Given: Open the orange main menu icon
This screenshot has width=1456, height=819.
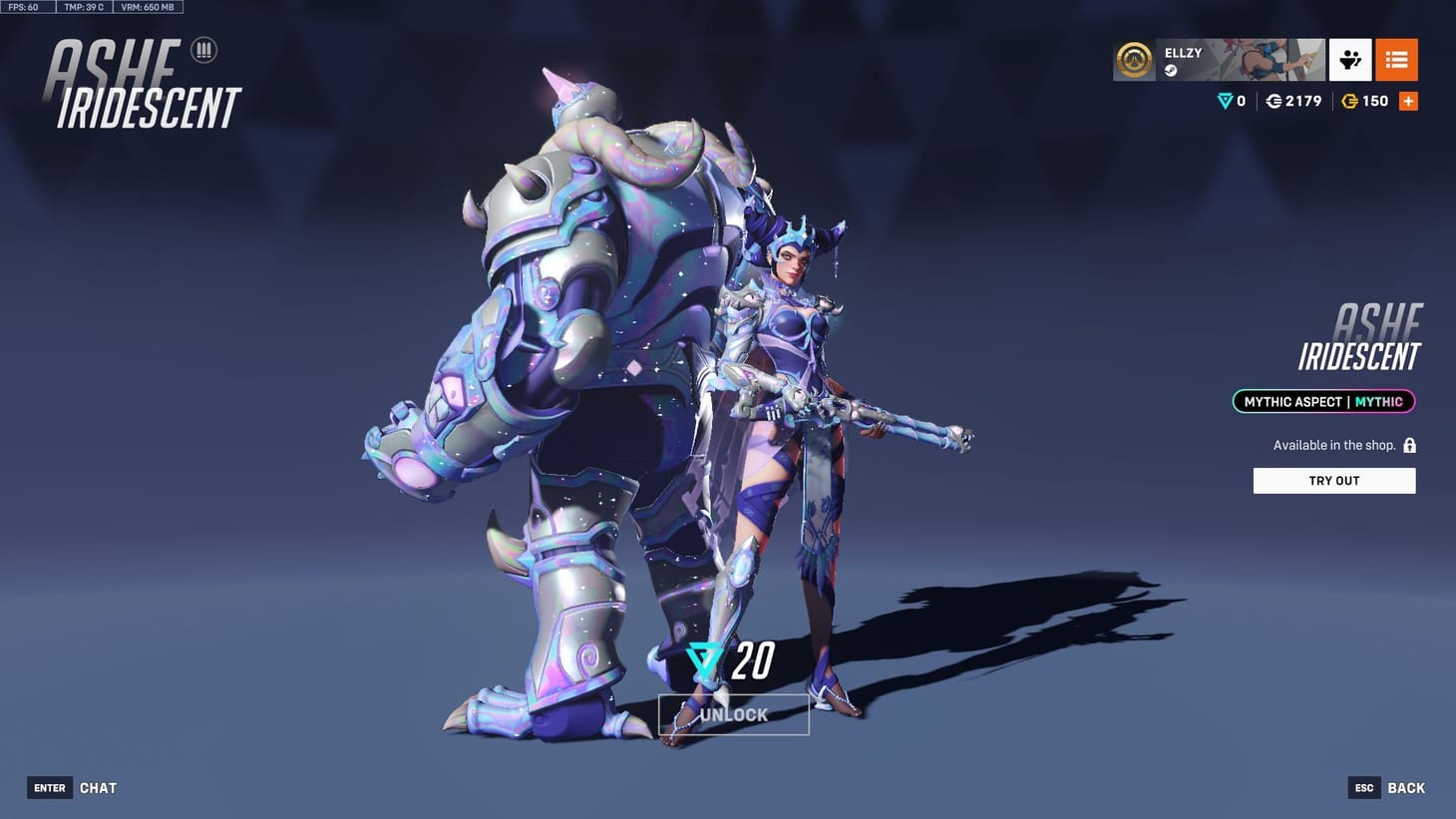Looking at the screenshot, I should coord(1396,59).
